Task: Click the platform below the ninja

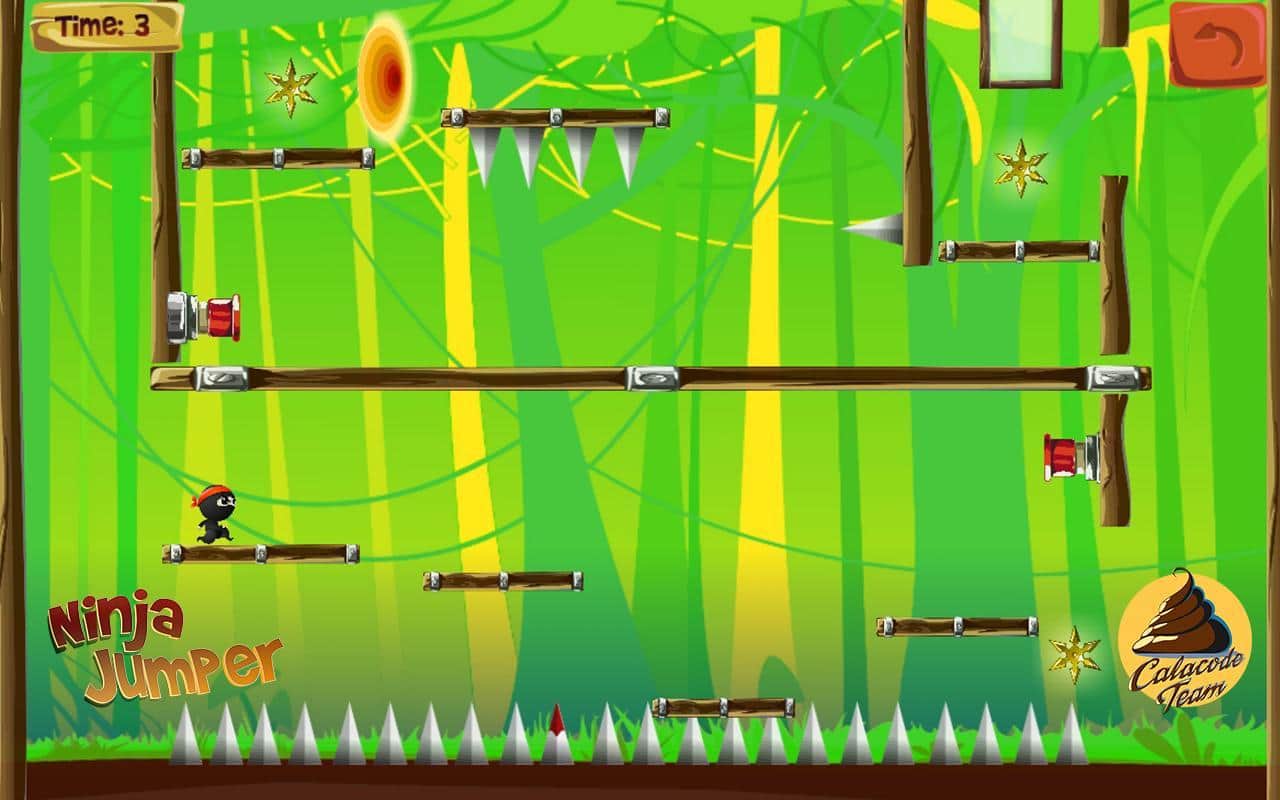Action: click(x=260, y=552)
